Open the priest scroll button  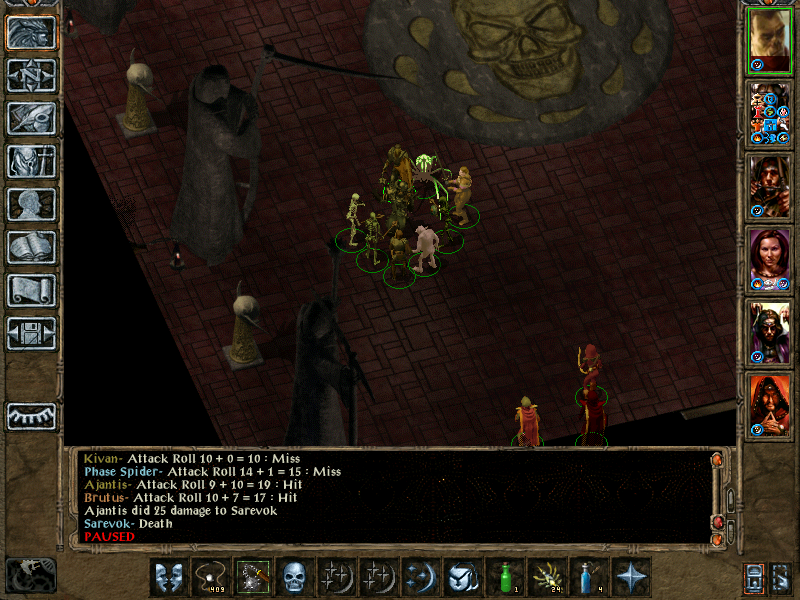31,290
